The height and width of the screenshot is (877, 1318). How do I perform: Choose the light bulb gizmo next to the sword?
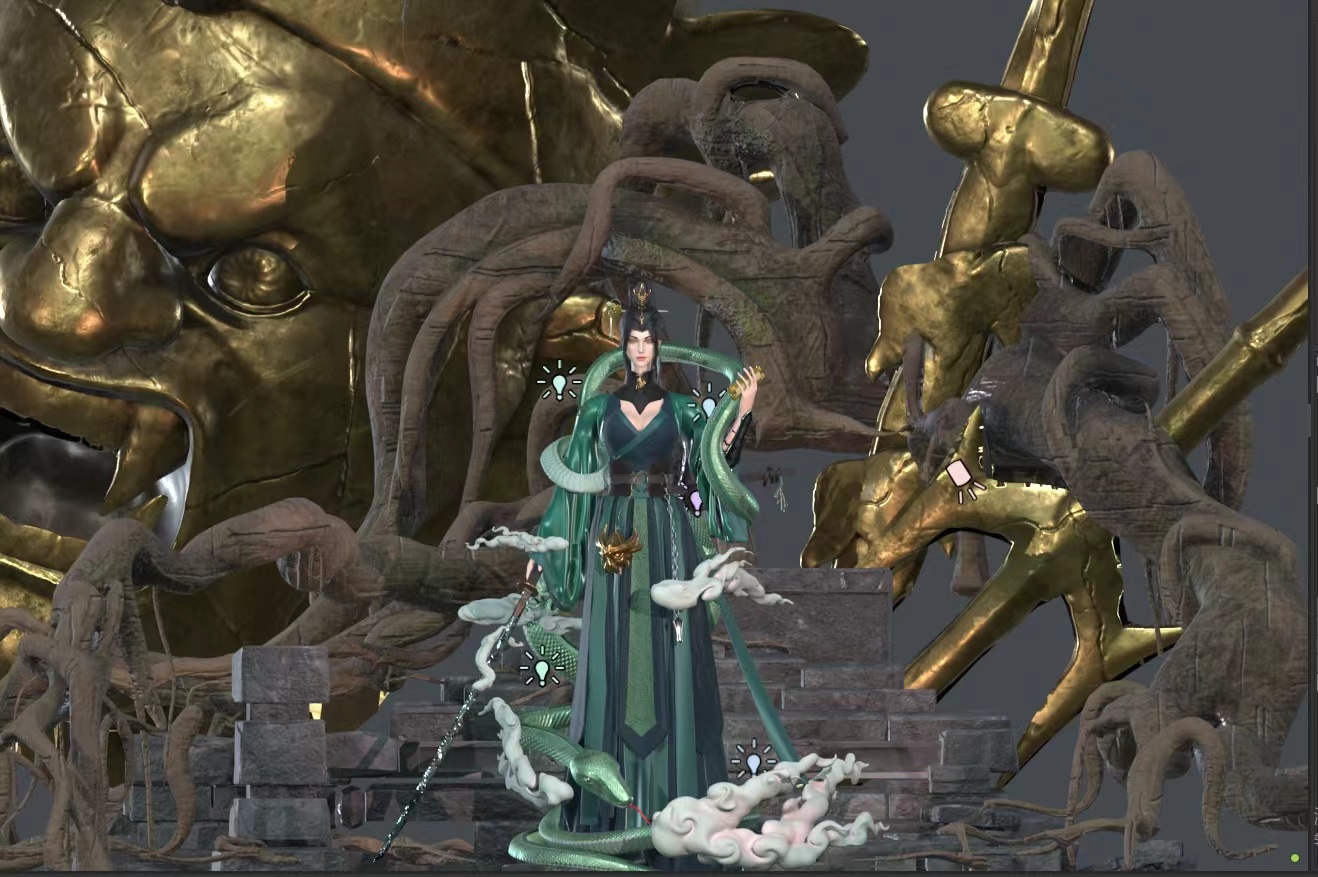click(541, 667)
